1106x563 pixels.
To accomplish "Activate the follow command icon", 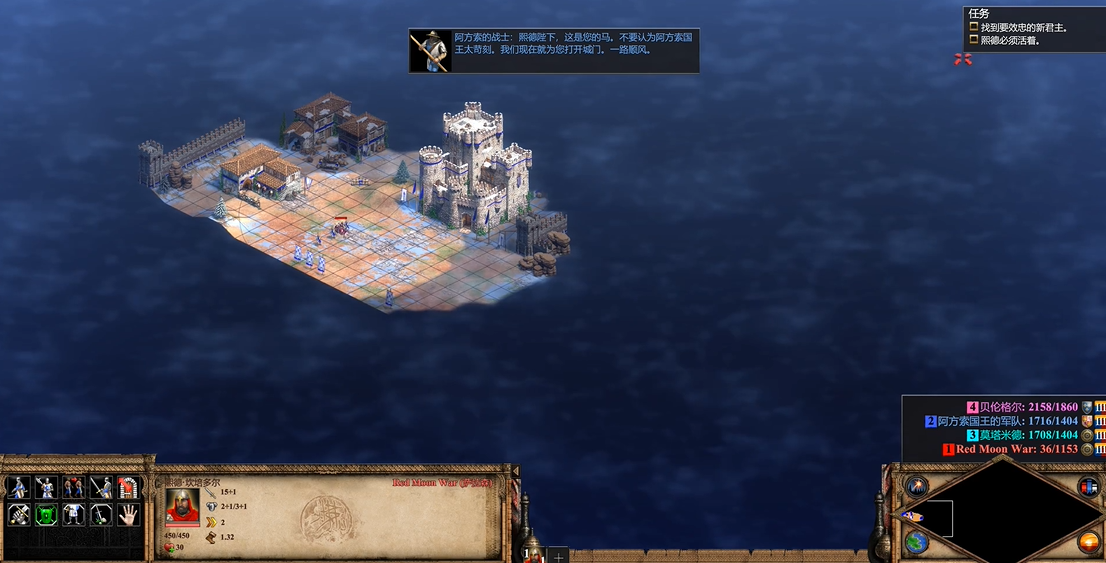I will tap(73, 515).
